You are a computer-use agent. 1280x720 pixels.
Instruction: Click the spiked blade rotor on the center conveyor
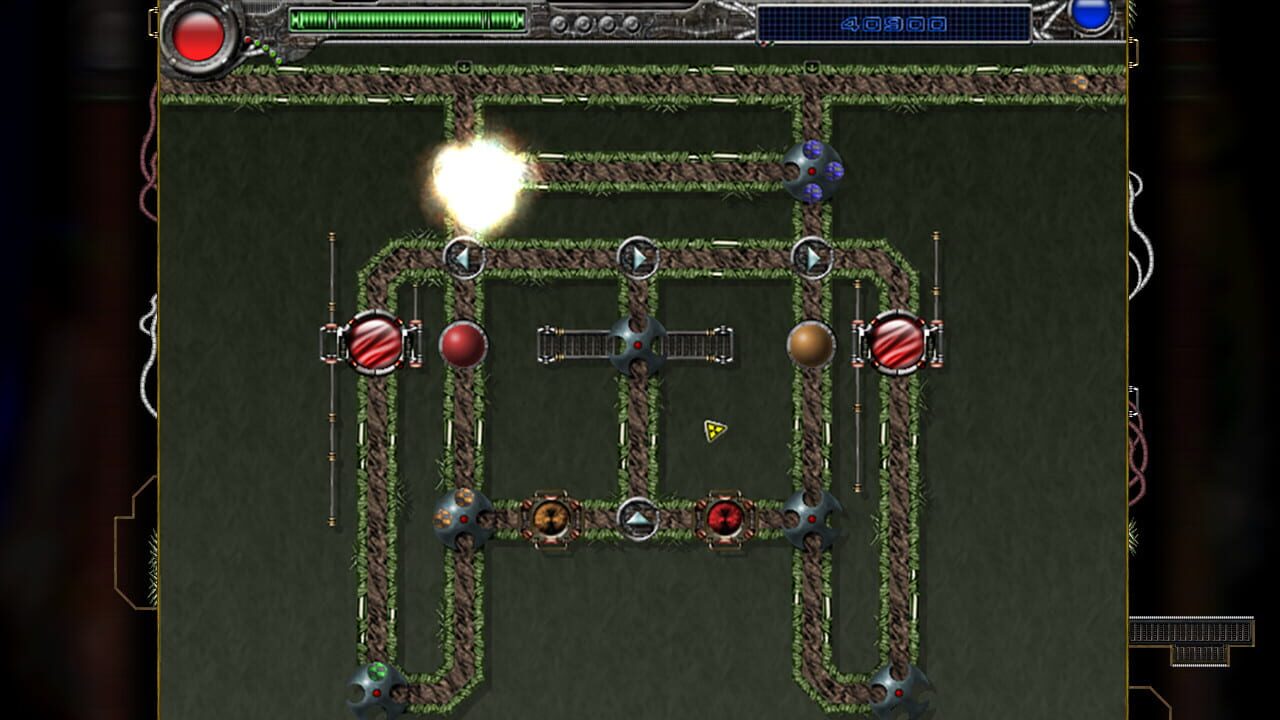point(637,343)
